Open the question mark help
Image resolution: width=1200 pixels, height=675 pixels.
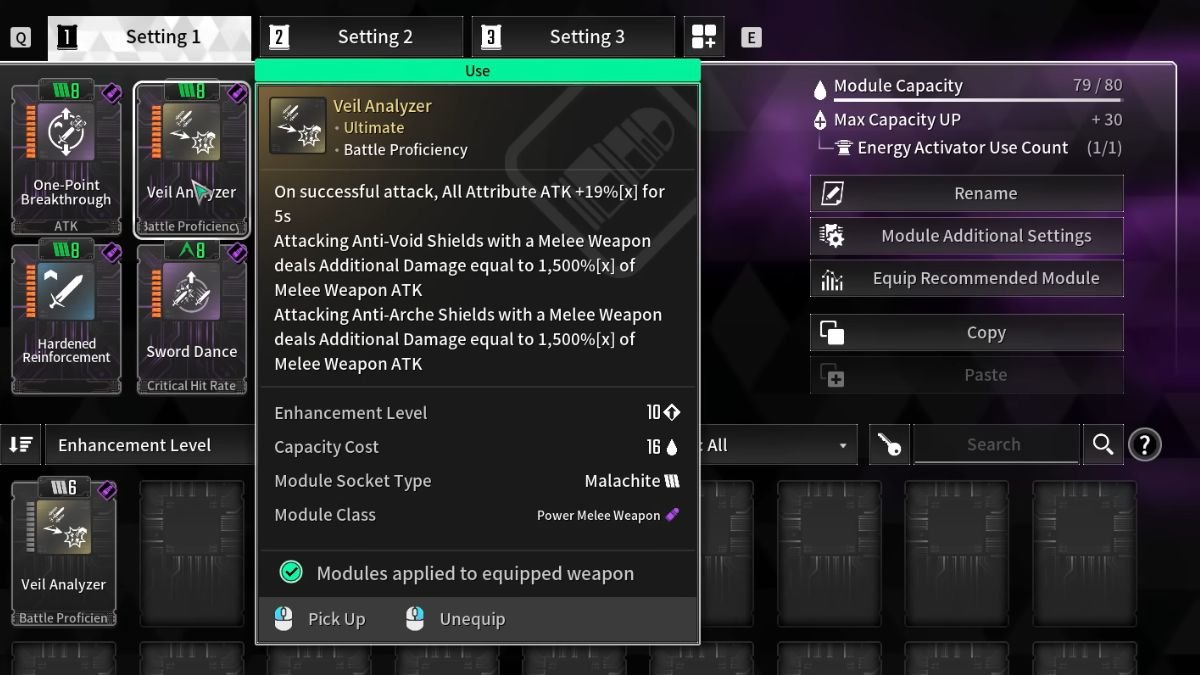point(1144,445)
